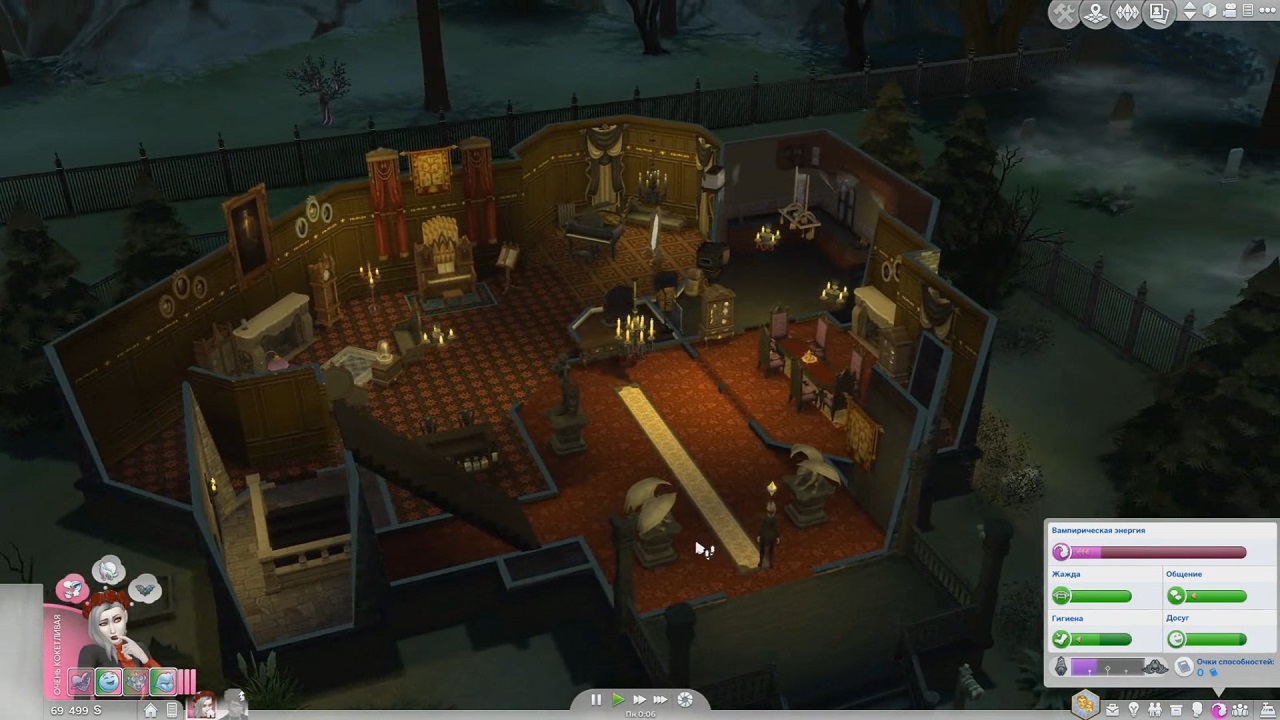This screenshot has width=1280, height=720.
Task: Click the house icon beside the funds
Action: [150, 710]
